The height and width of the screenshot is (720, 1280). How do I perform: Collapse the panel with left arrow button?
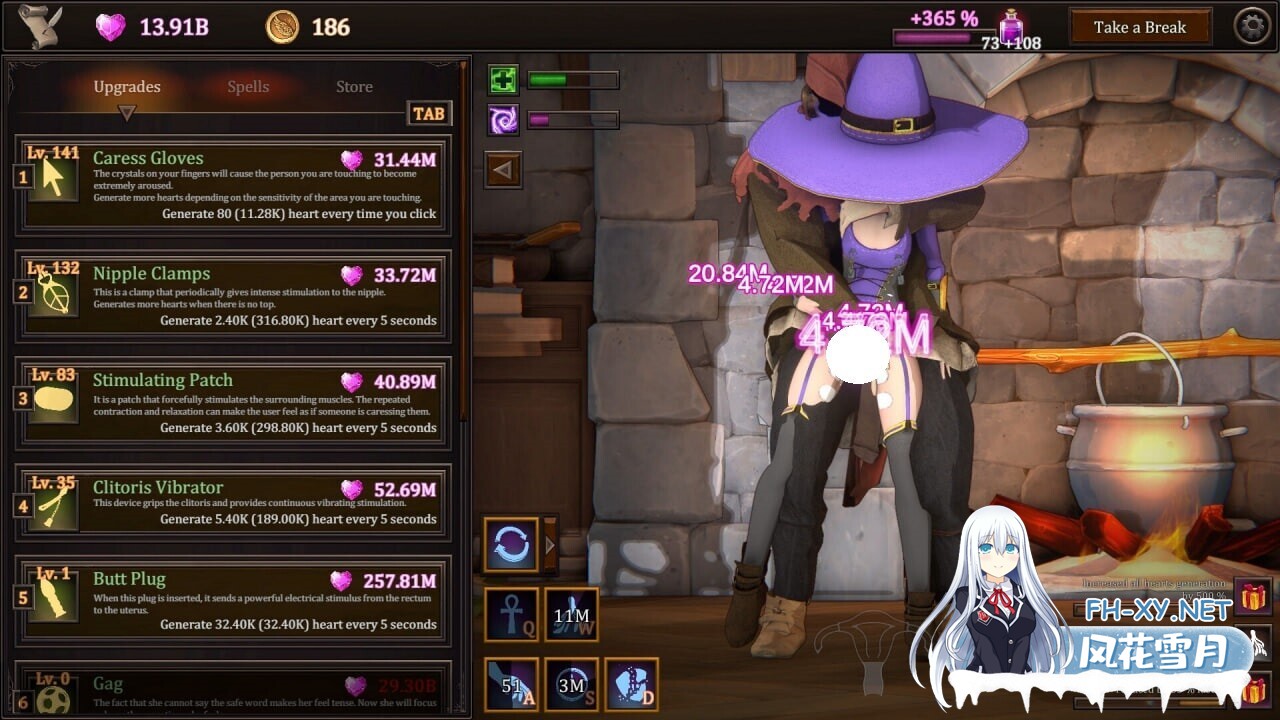502,170
